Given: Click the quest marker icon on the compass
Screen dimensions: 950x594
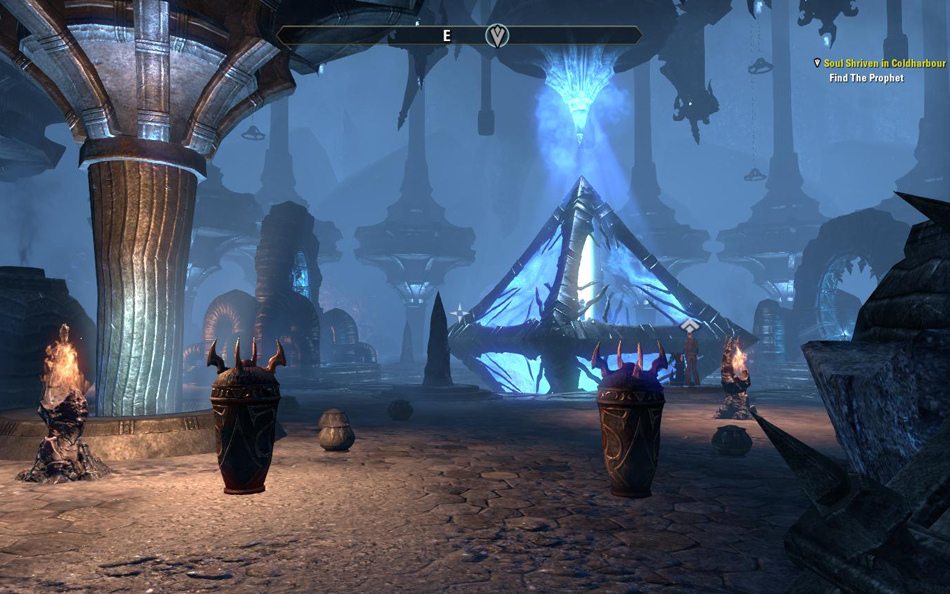Looking at the screenshot, I should [497, 36].
